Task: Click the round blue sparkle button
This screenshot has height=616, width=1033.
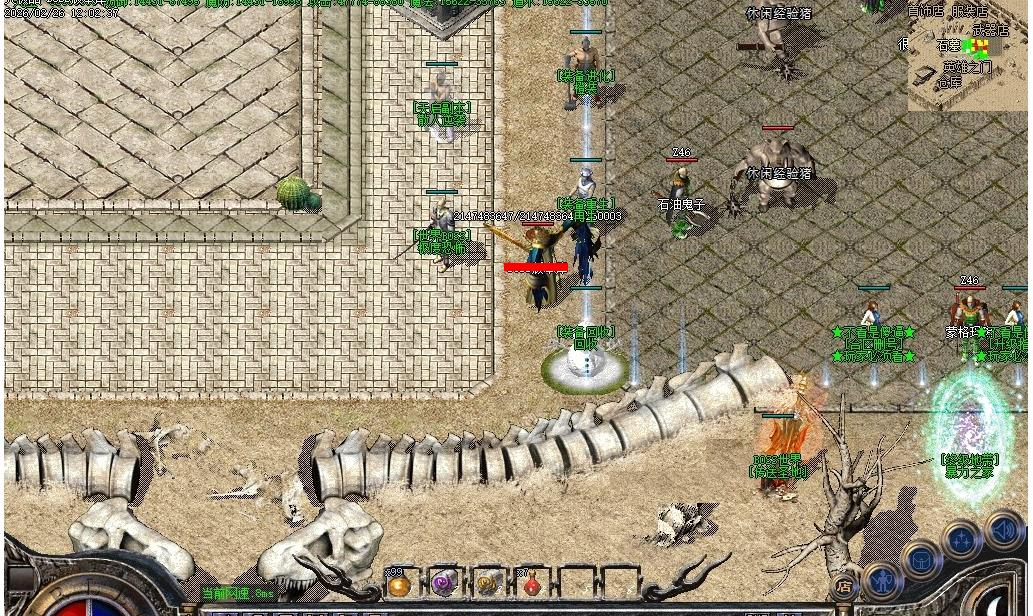Action: point(962,541)
